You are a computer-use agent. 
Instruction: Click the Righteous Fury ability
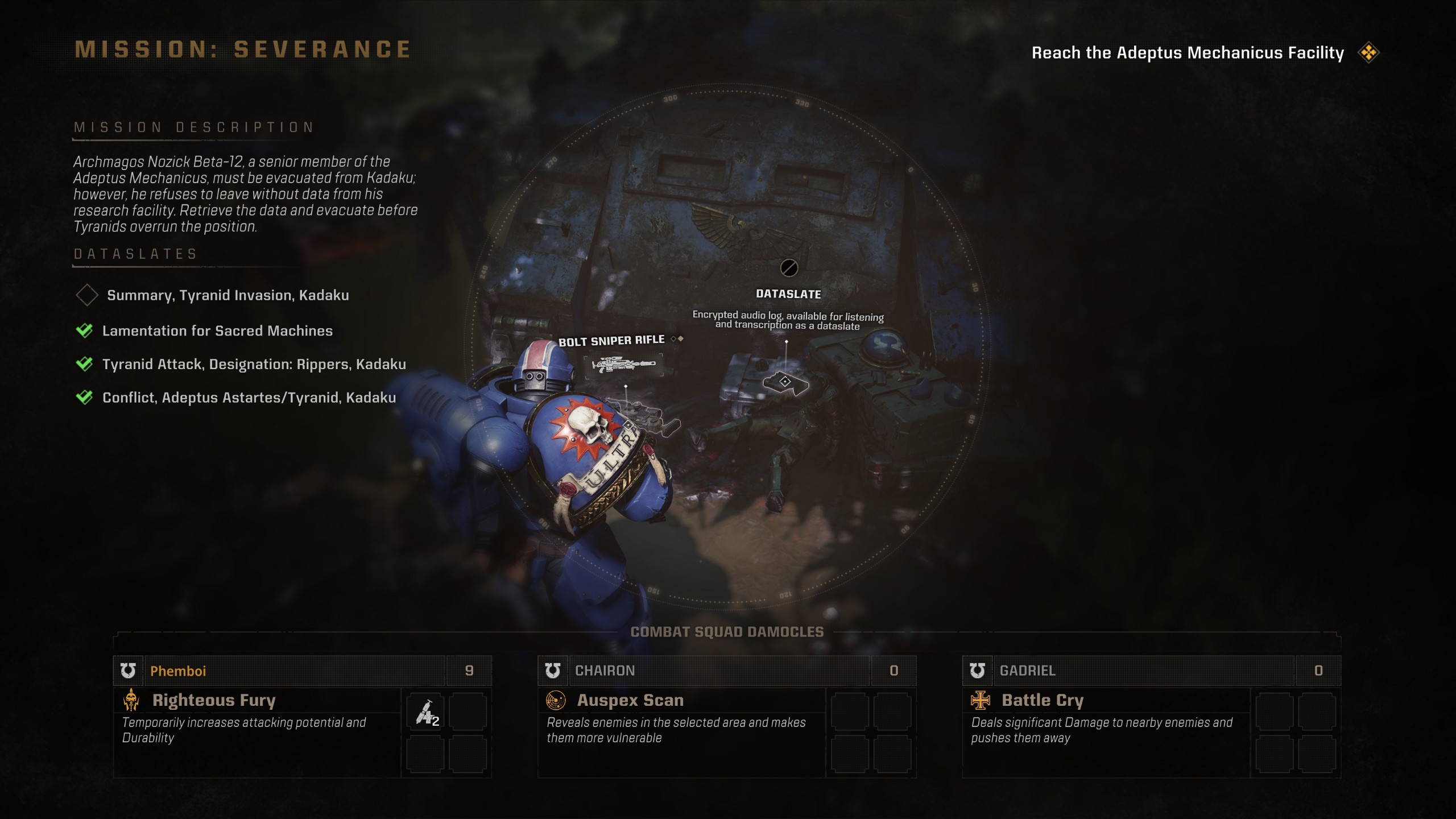214,700
